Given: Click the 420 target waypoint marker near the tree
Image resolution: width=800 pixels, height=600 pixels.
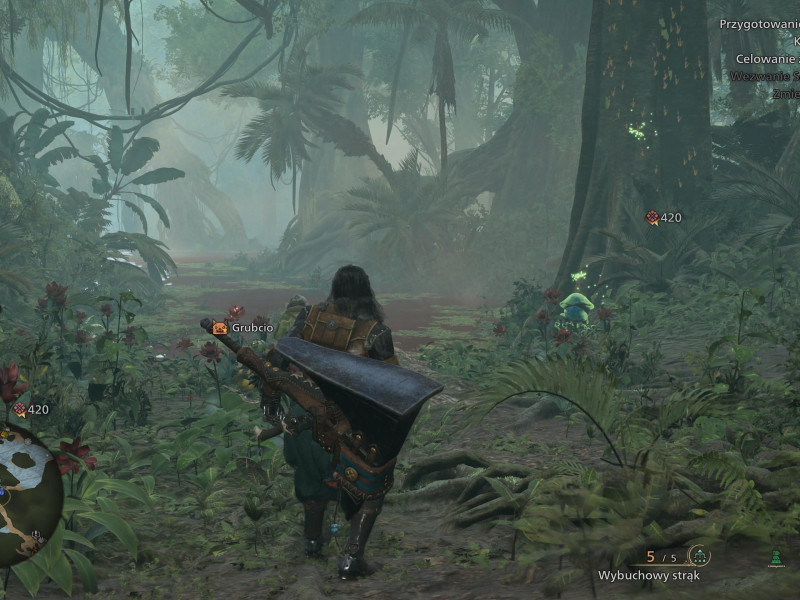Looking at the screenshot, I should point(663,217).
